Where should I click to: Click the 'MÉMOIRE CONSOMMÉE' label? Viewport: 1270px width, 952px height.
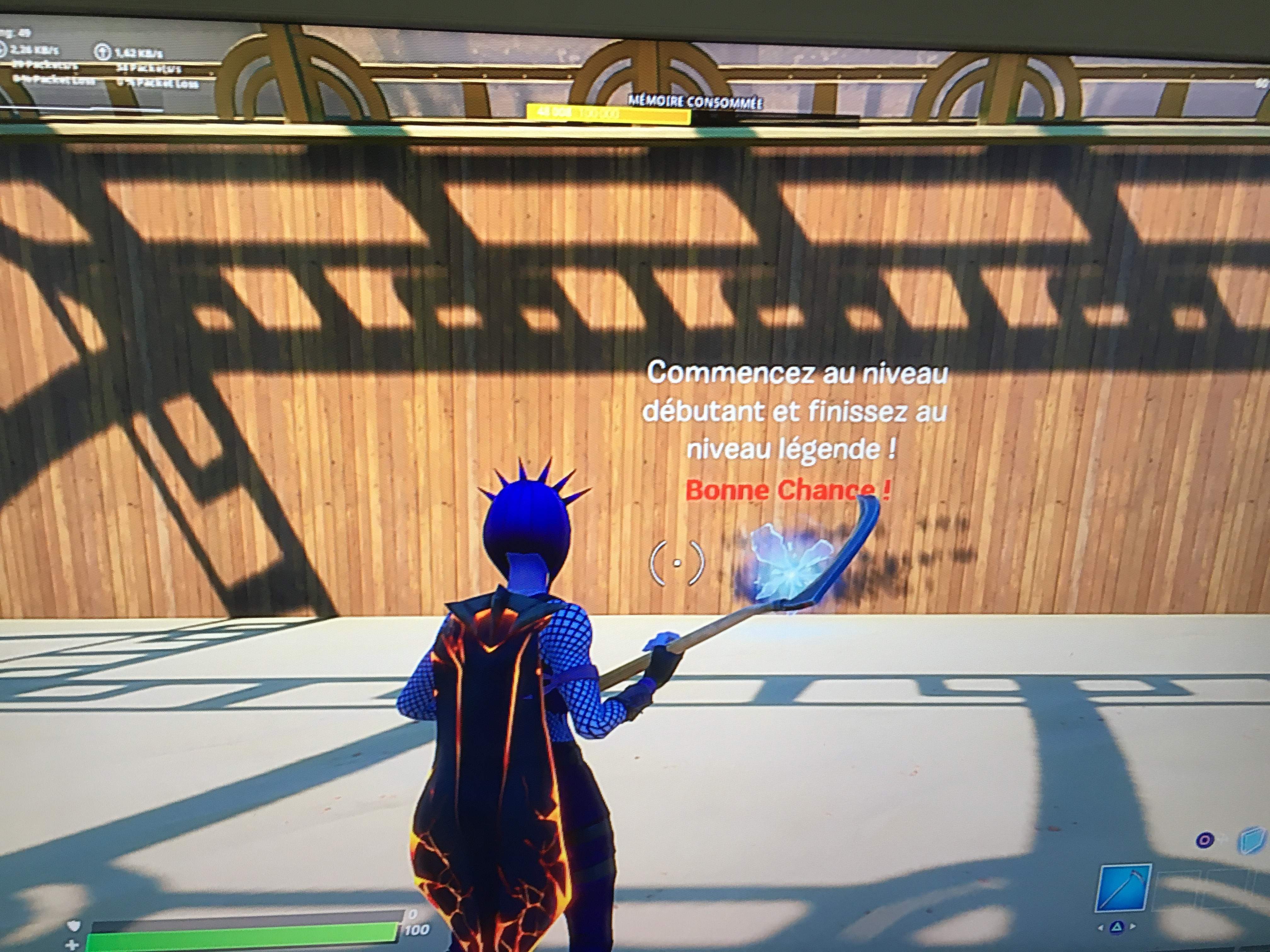(695, 101)
